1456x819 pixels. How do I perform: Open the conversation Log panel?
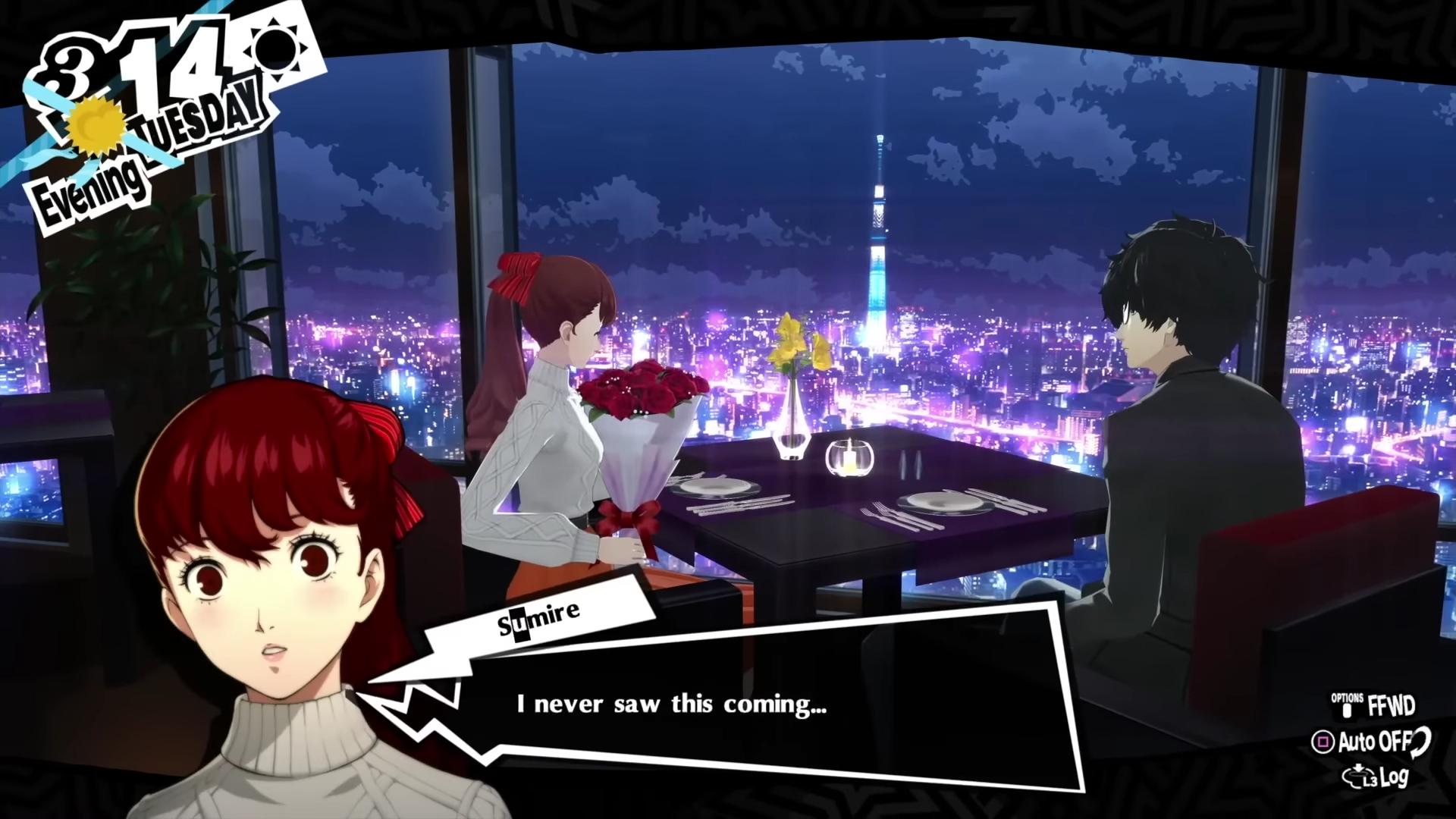point(1393,777)
